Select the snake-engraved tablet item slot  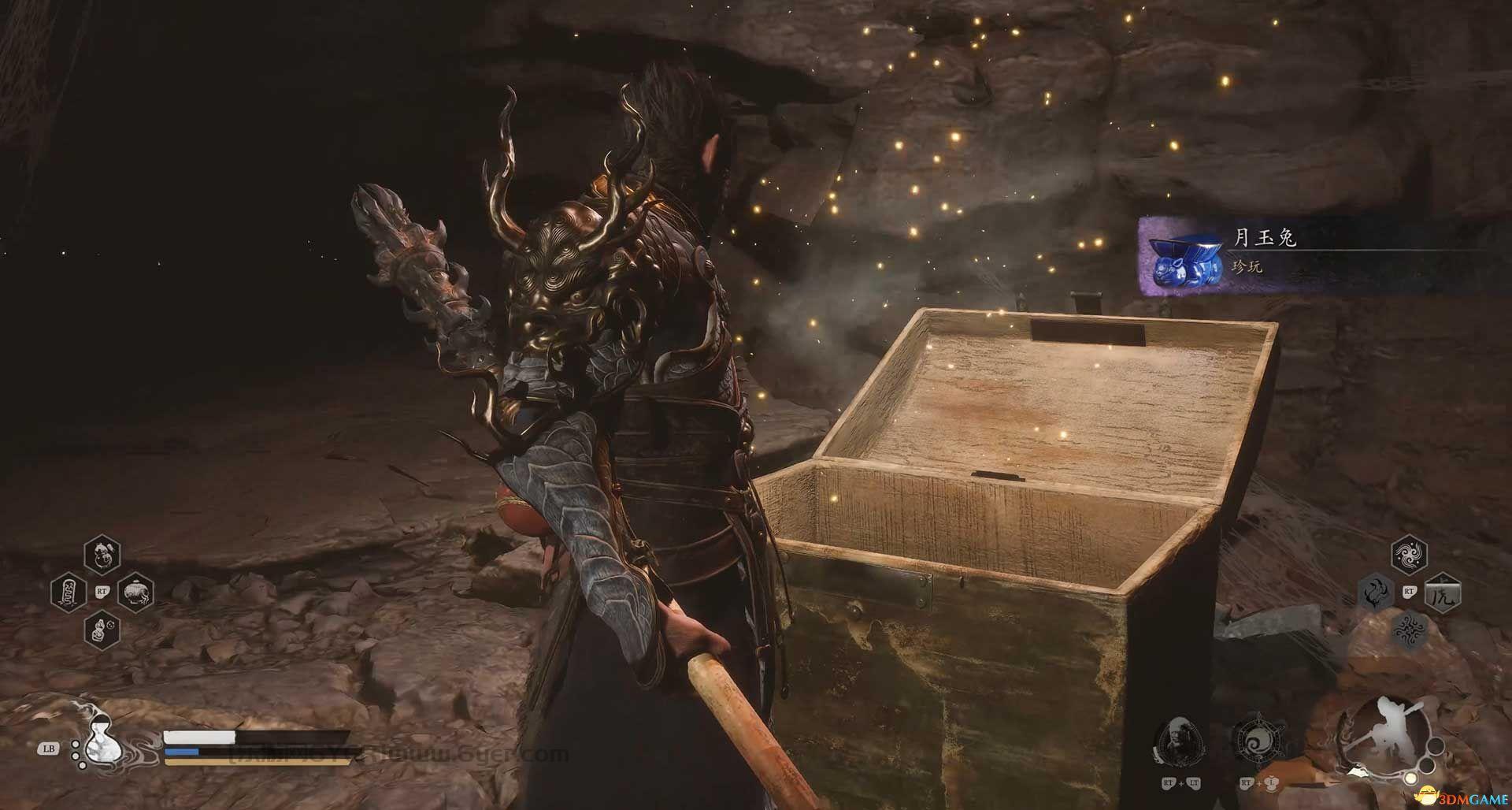pyautogui.click(x=69, y=592)
